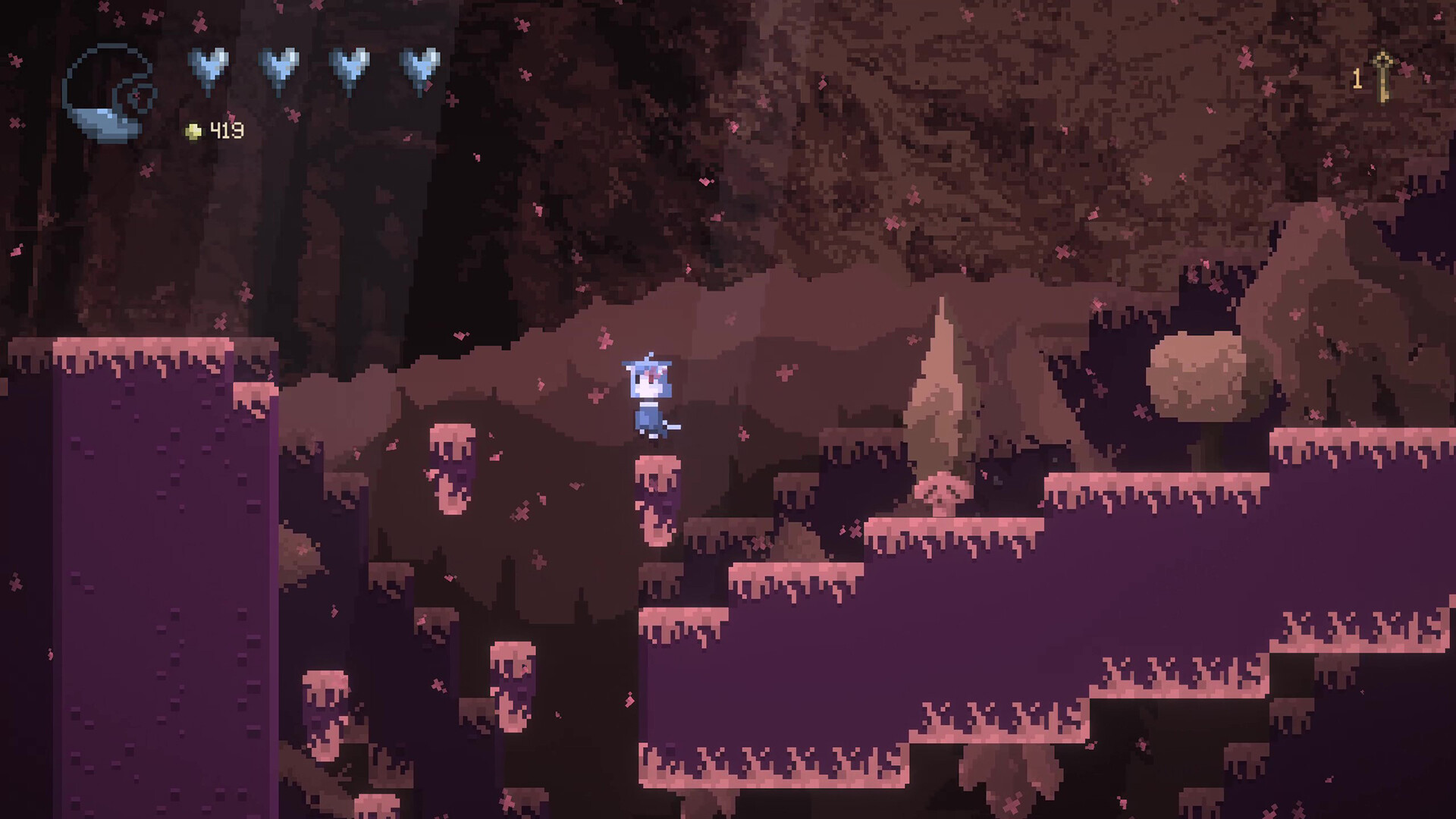Select the golden key icon in the top-right HUD
This screenshot has width=1456, height=819.
click(x=1383, y=72)
